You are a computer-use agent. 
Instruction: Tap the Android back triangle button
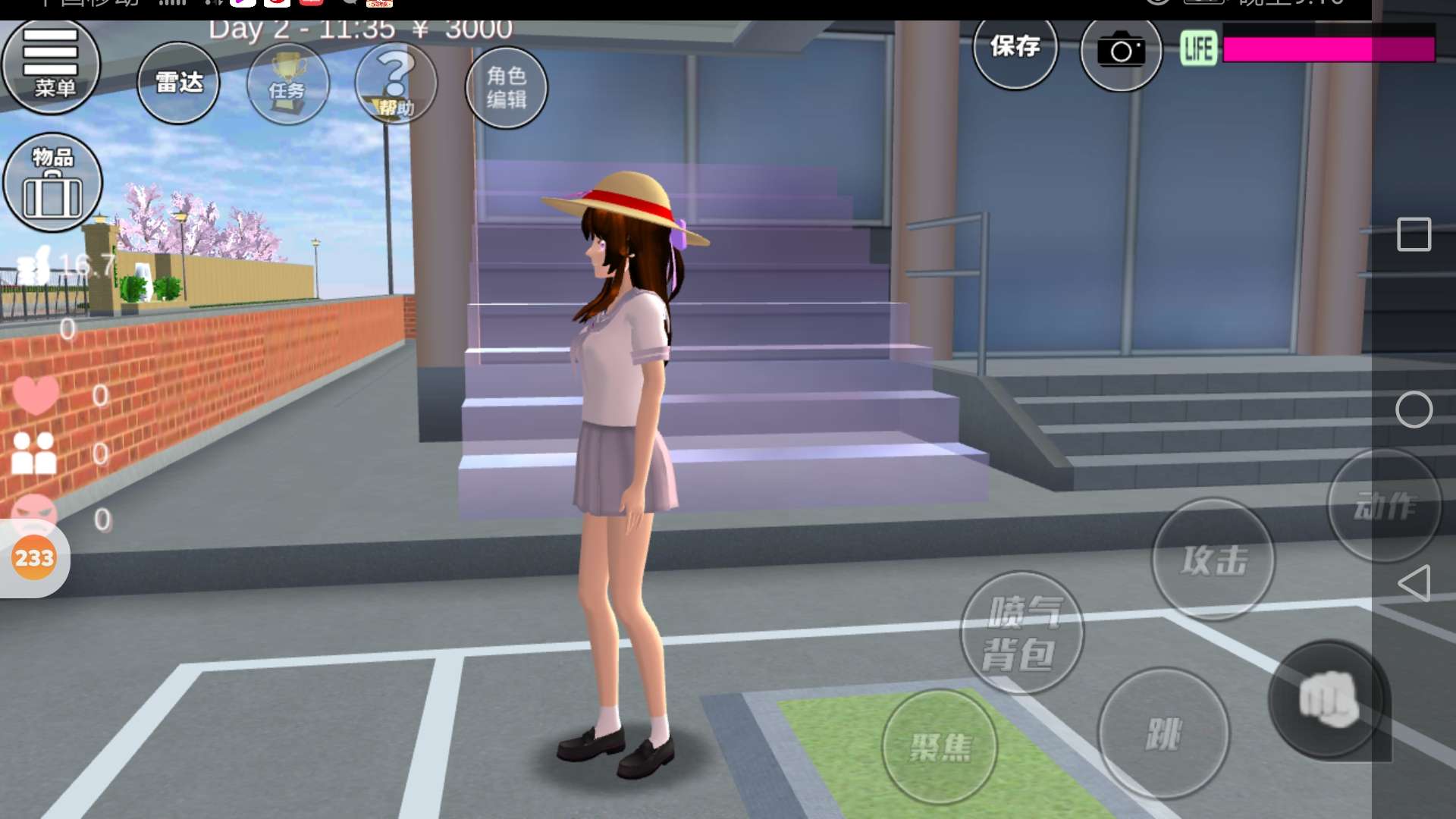pyautogui.click(x=1414, y=583)
